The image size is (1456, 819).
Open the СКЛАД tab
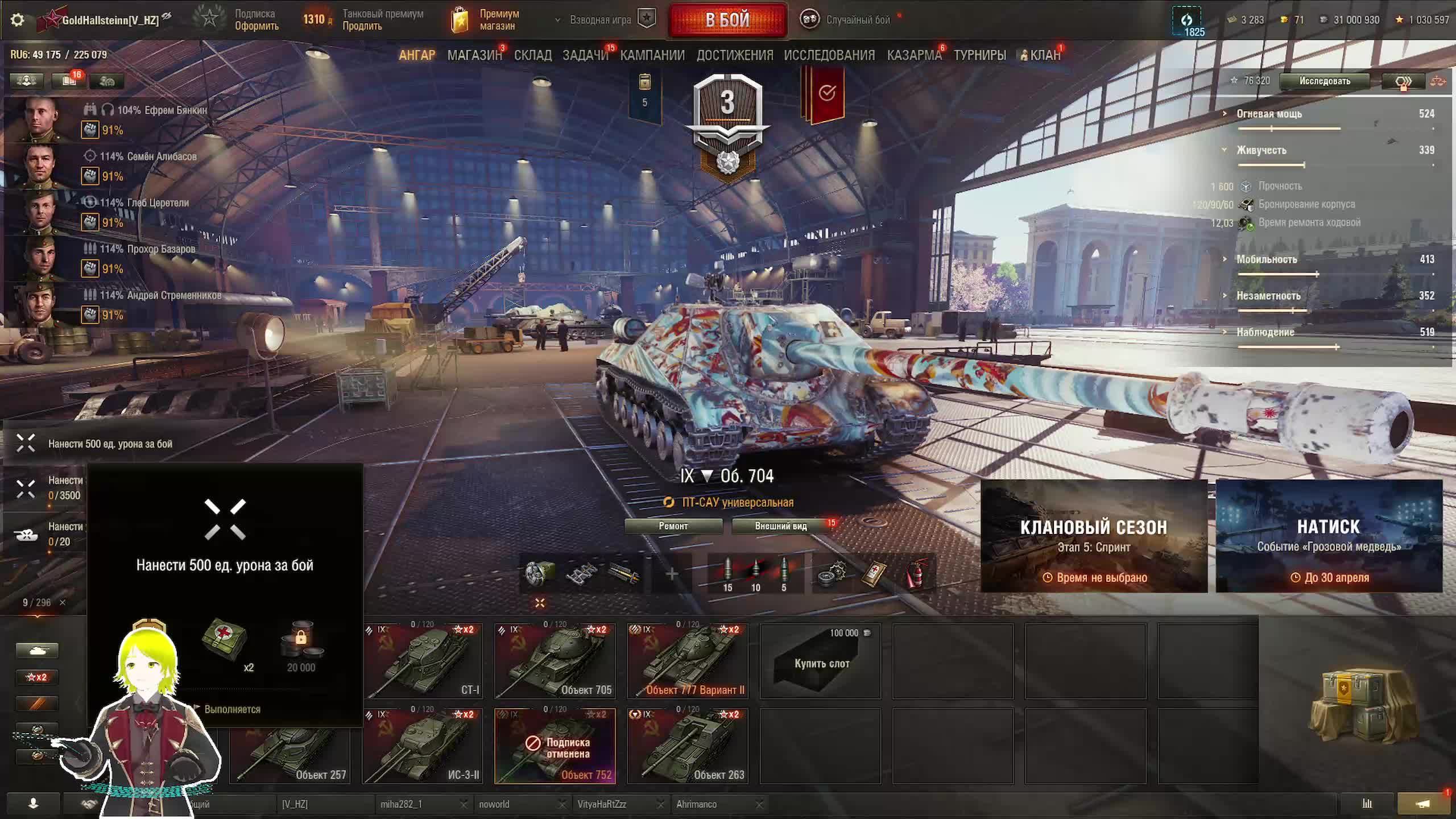pyautogui.click(x=532, y=55)
